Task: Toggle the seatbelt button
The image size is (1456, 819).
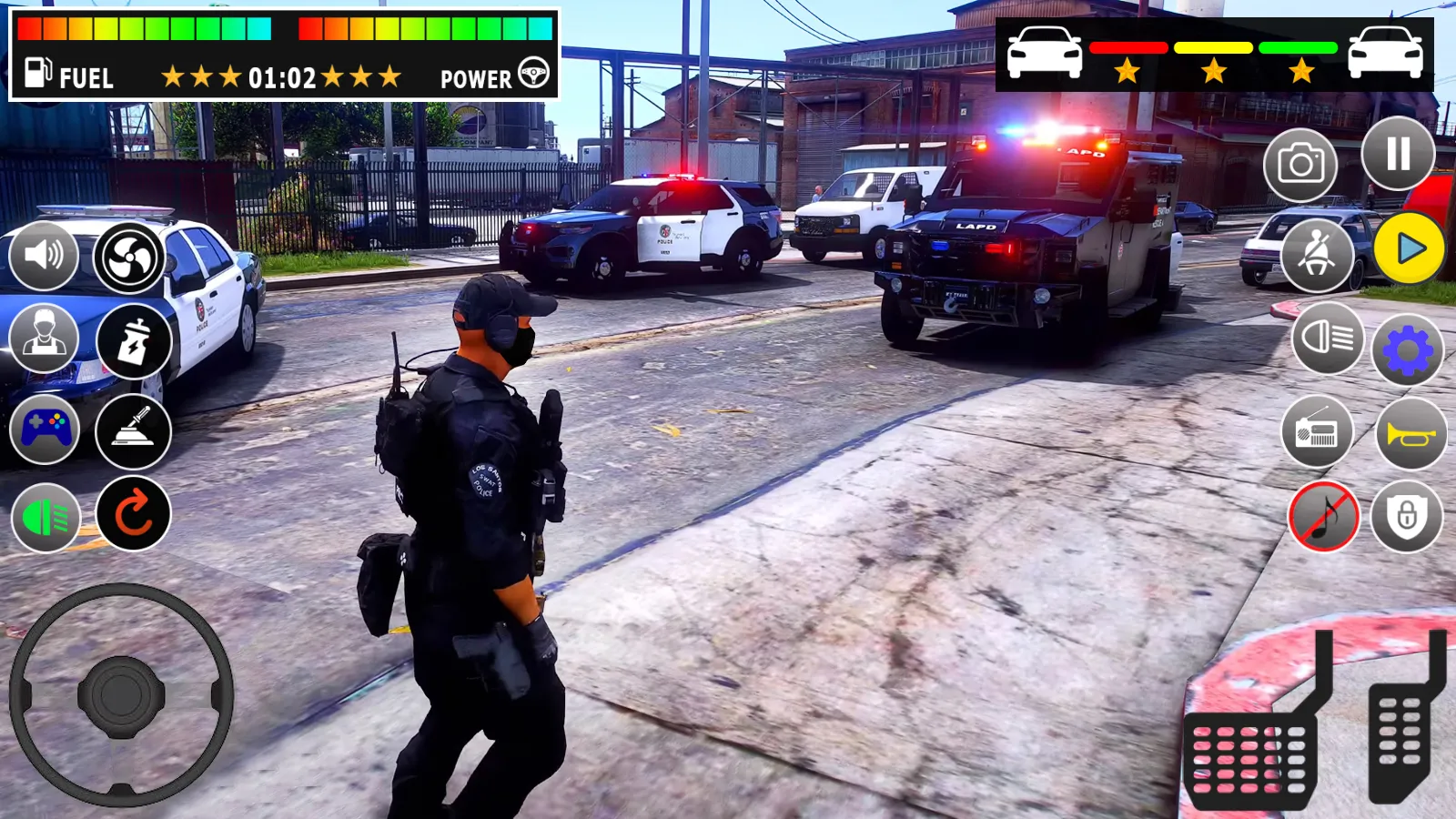Action: (1317, 254)
